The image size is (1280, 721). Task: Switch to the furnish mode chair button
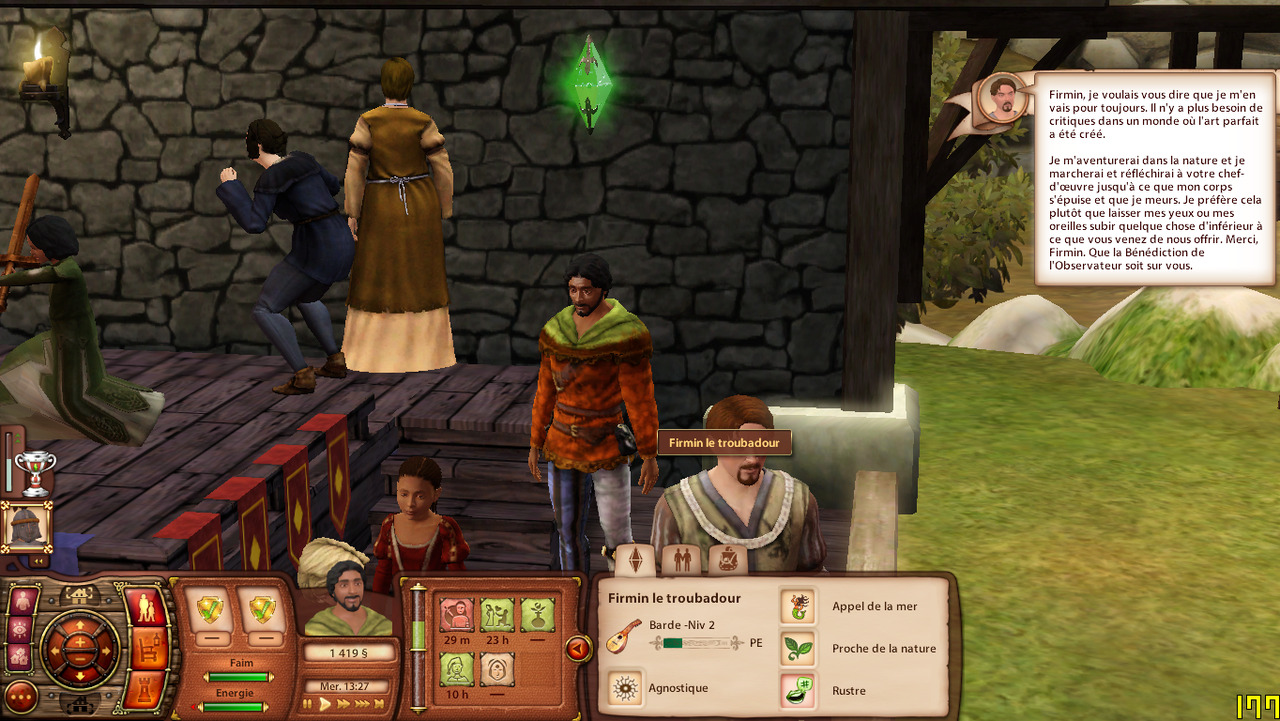click(146, 649)
